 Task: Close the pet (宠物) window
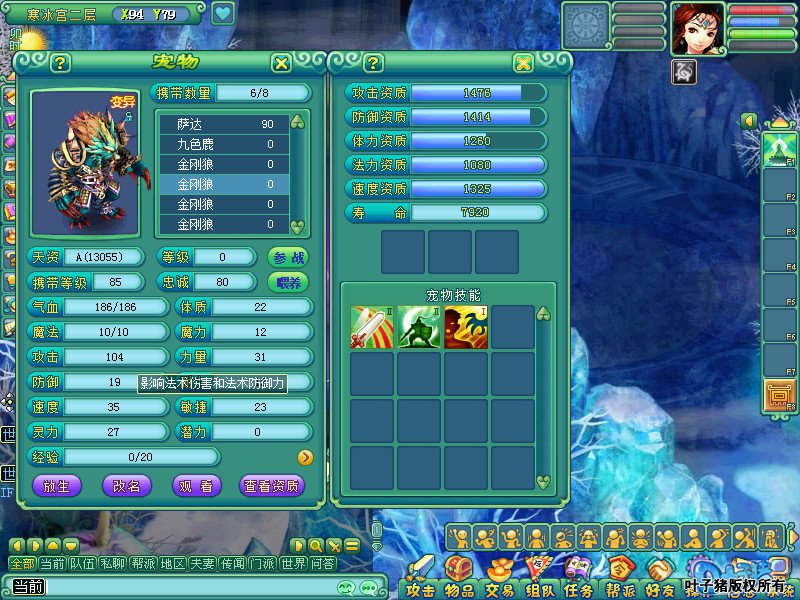pos(282,63)
